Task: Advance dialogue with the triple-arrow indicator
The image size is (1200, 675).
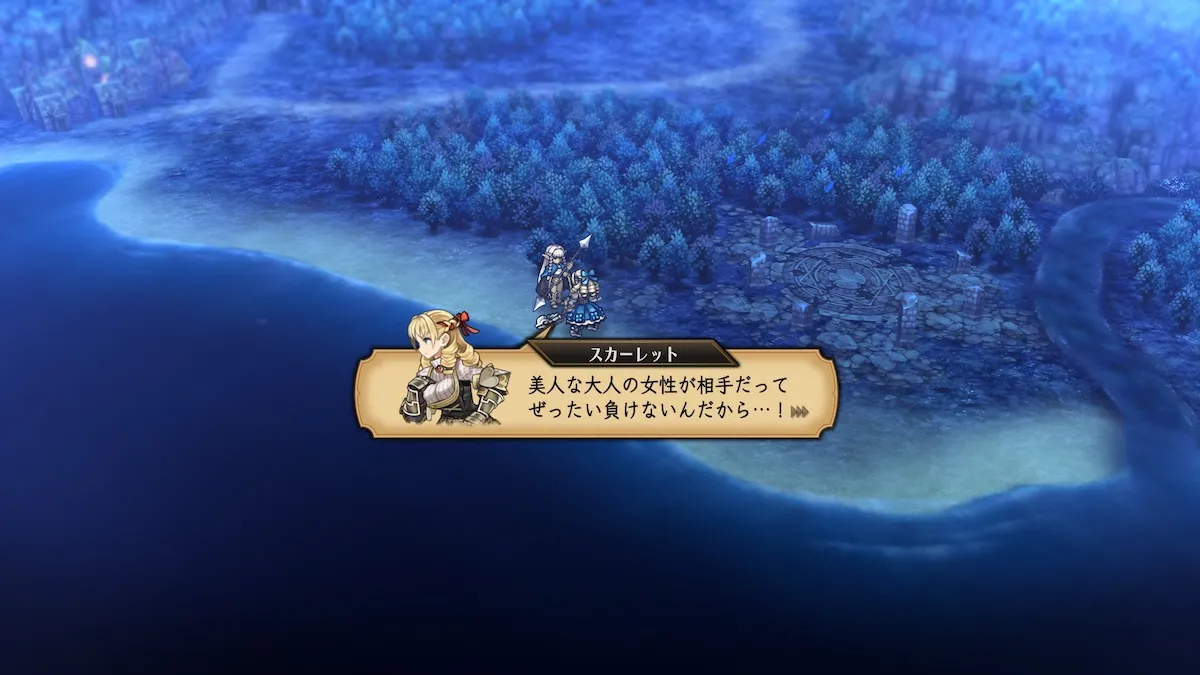Action: tap(799, 411)
